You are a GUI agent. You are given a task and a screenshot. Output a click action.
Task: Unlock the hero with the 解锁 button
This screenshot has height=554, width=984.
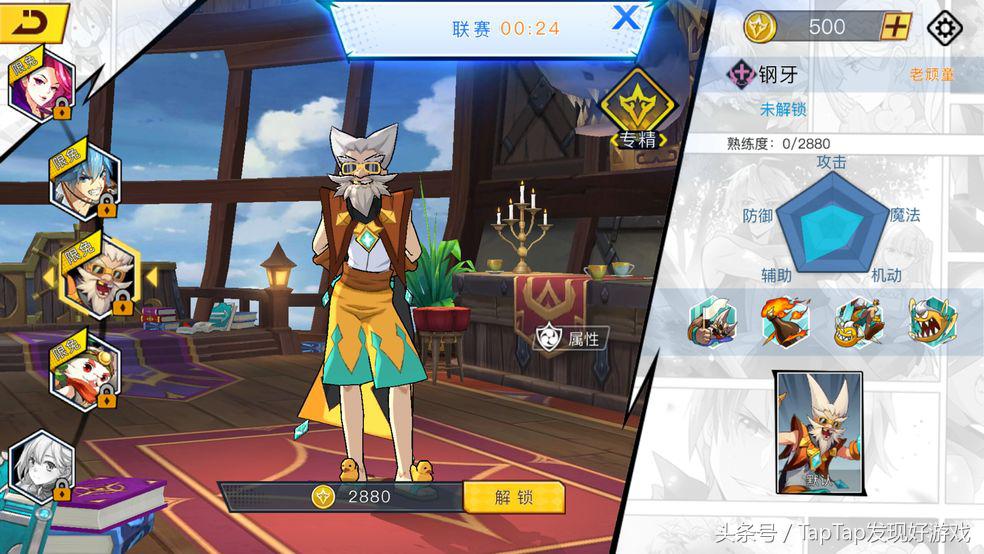point(514,497)
